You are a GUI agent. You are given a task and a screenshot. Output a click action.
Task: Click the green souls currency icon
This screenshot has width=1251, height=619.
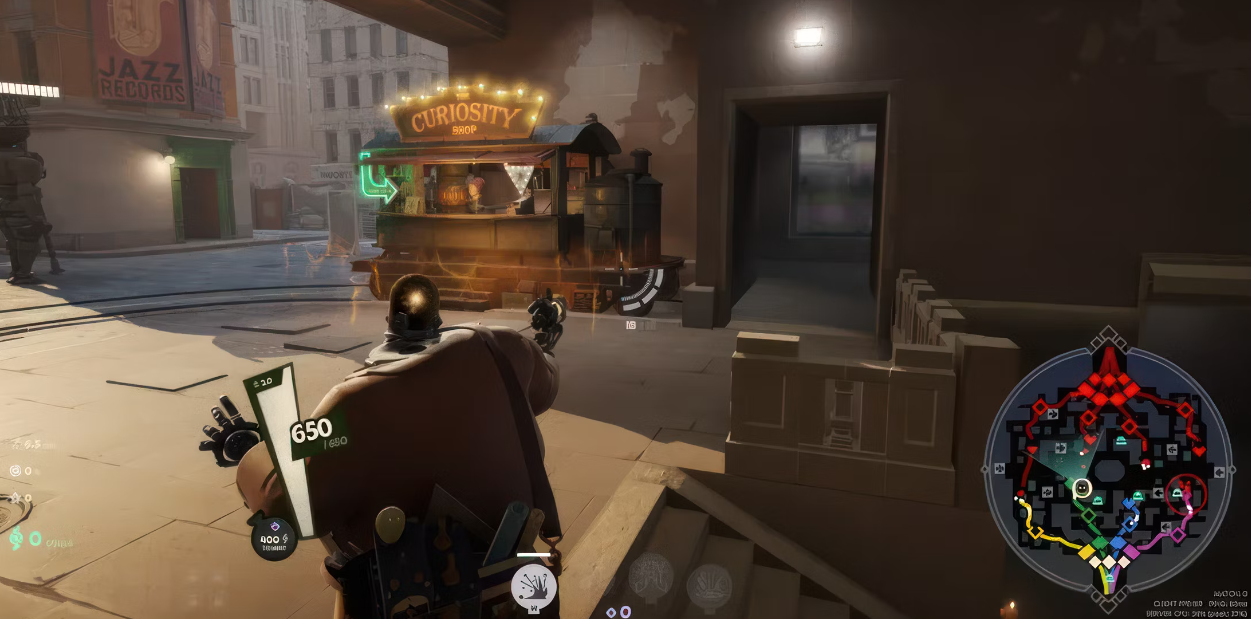point(15,539)
